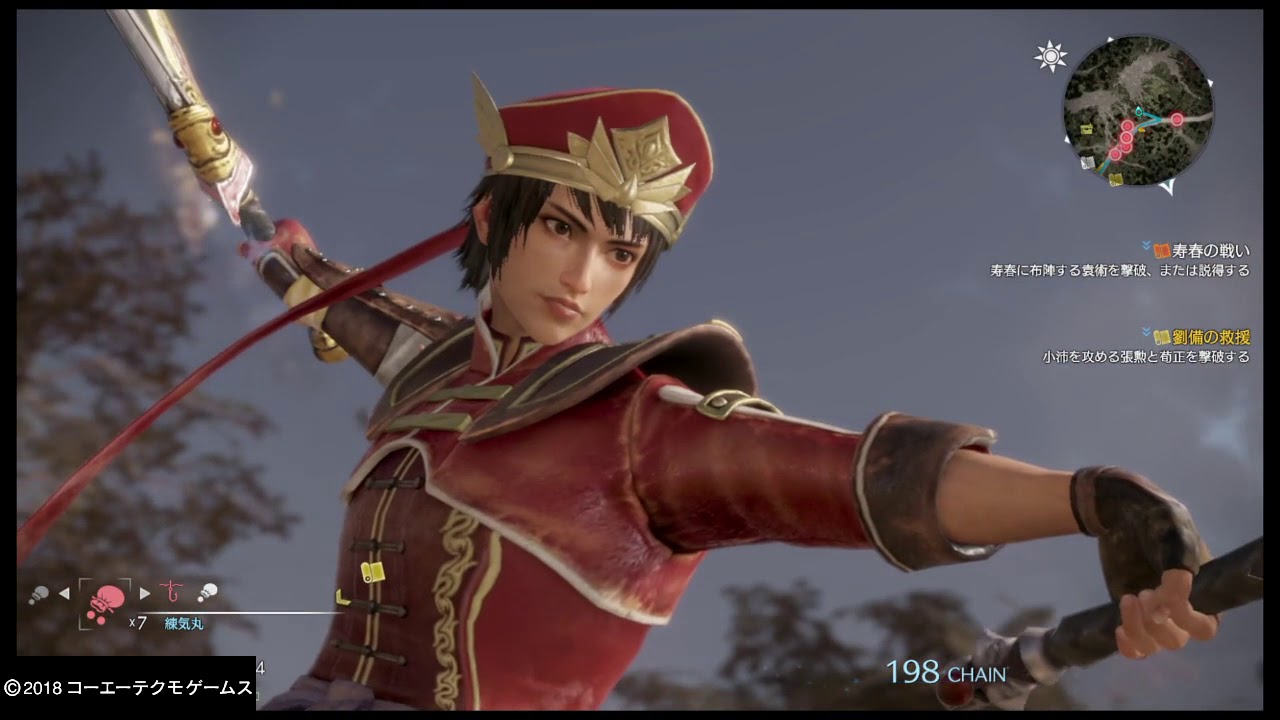Click the teal player arrow on the minimap
This screenshot has width=1280, height=720.
(1139, 112)
